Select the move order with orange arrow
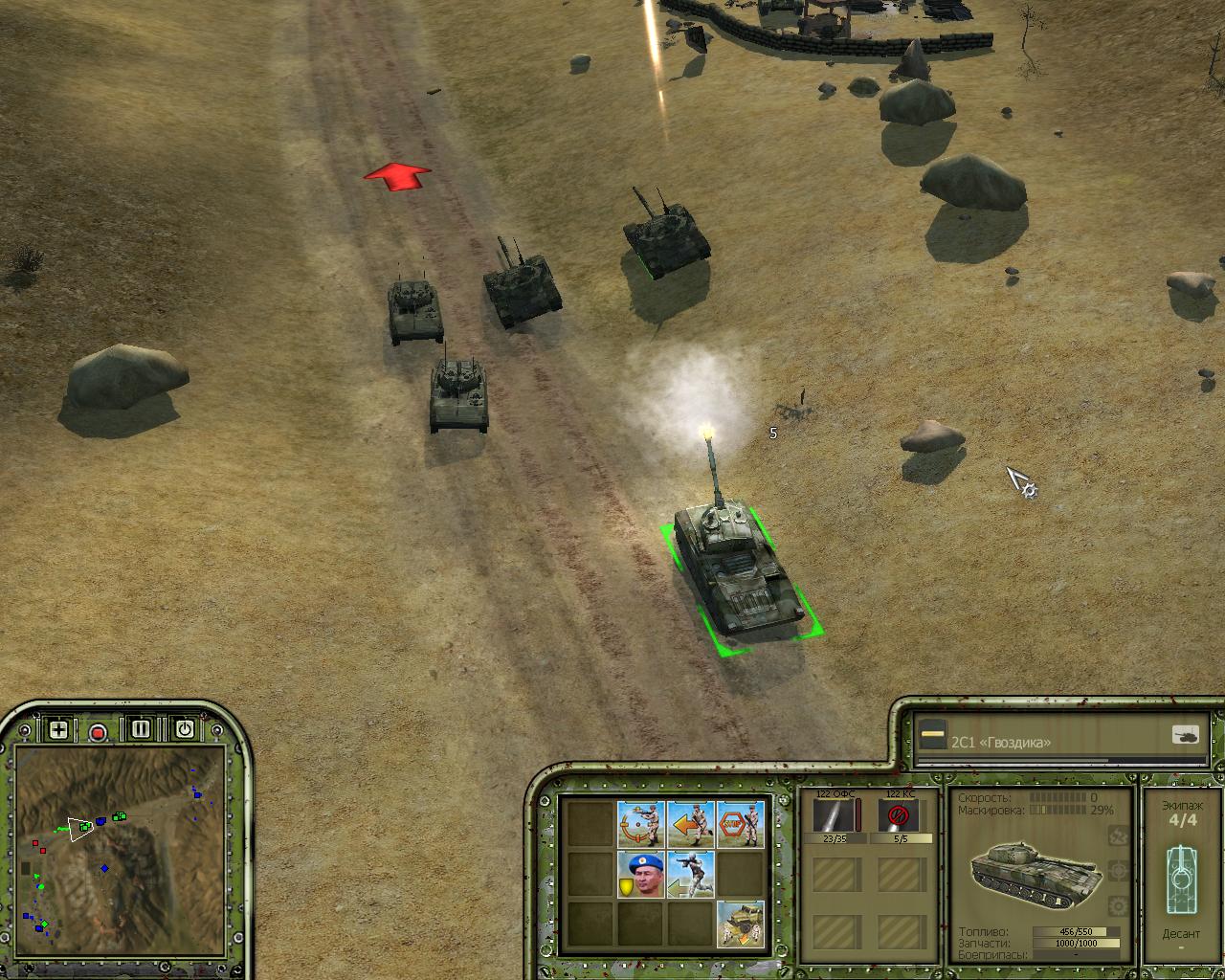 tap(691, 823)
